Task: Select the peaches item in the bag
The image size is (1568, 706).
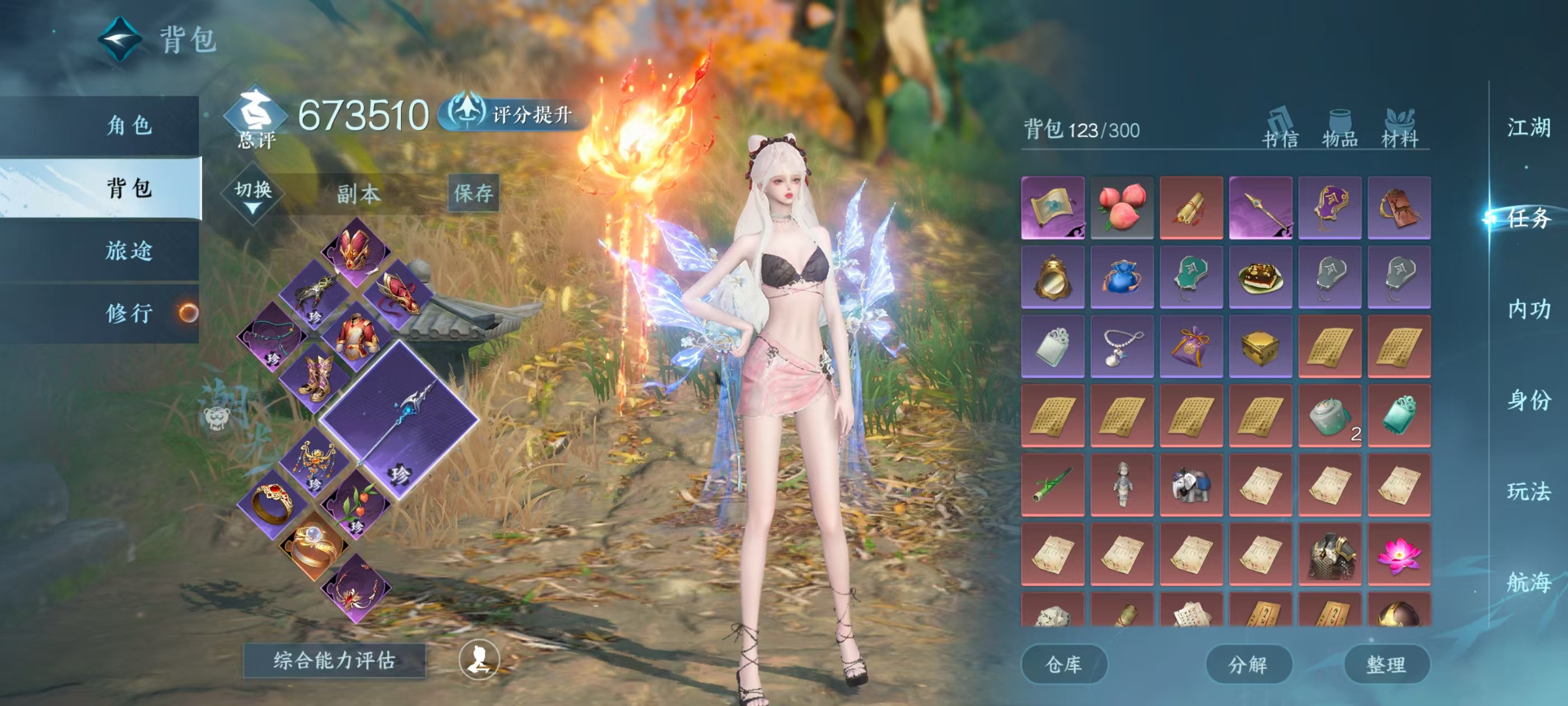Action: [1122, 208]
